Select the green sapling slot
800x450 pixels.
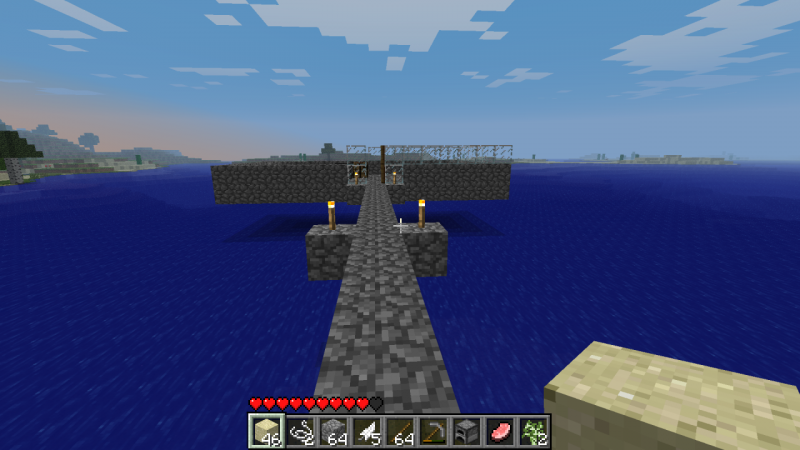[x=535, y=431]
